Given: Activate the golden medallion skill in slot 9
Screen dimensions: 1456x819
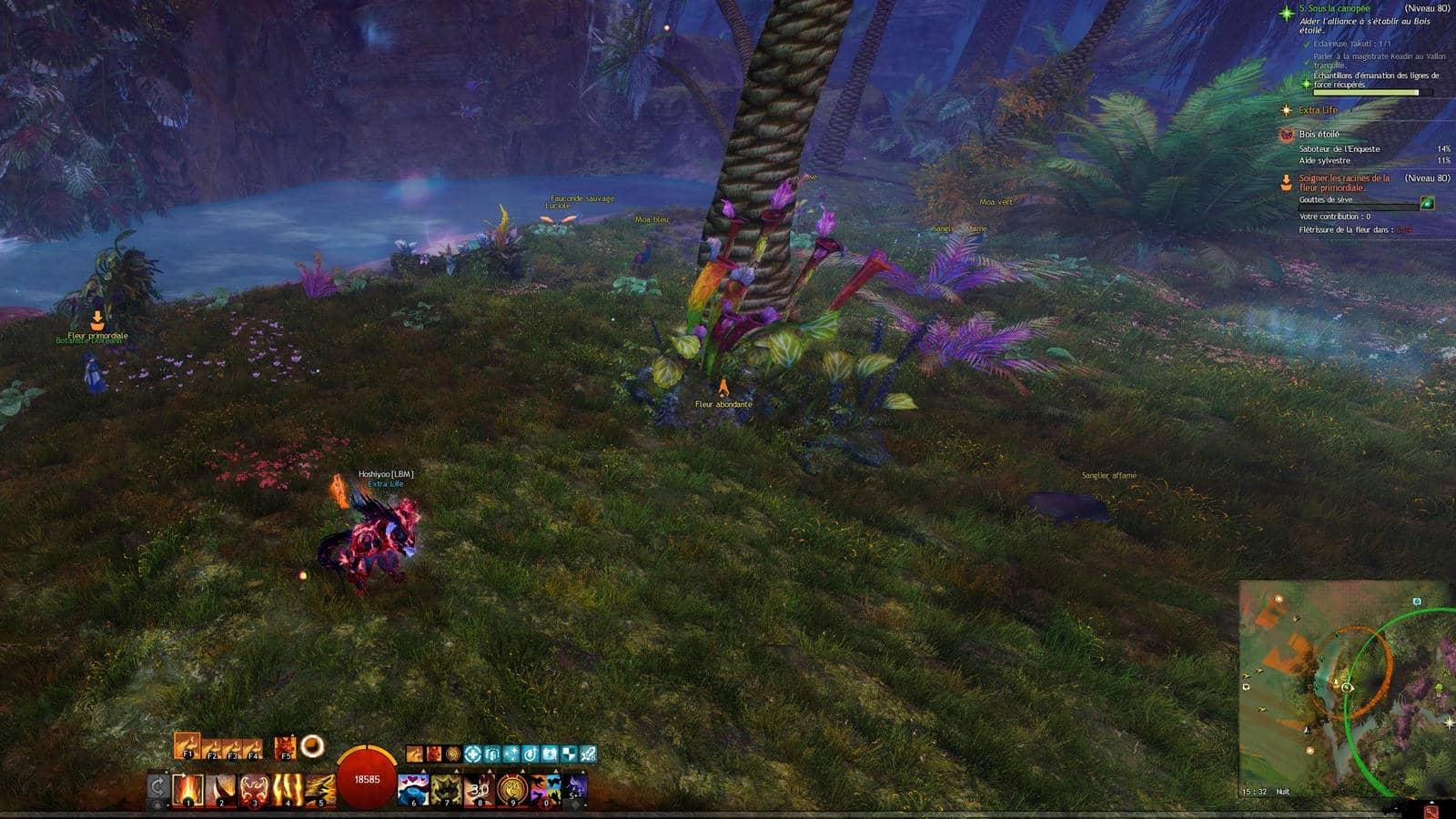Looking at the screenshot, I should tap(512, 788).
